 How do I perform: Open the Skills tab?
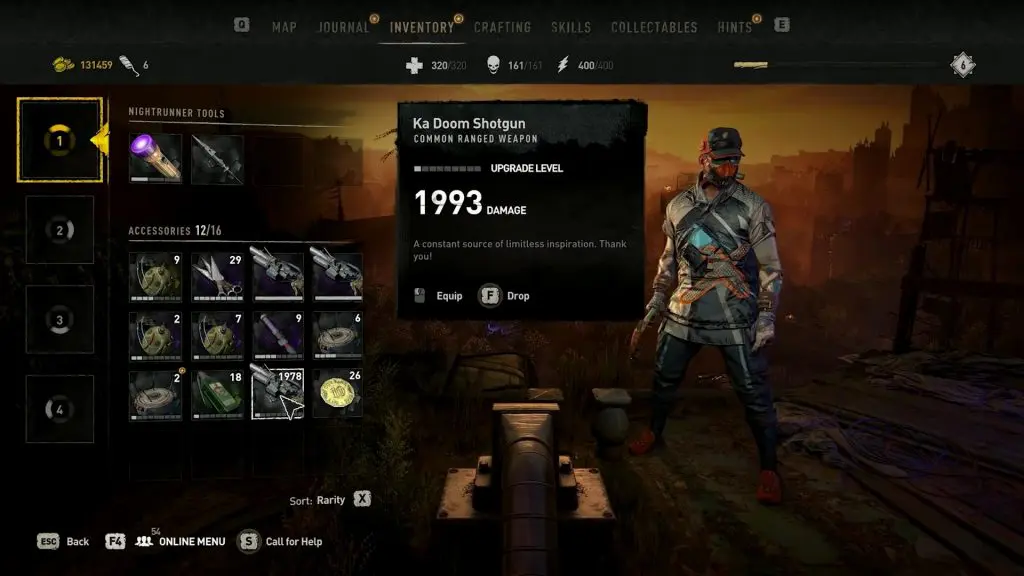point(571,27)
